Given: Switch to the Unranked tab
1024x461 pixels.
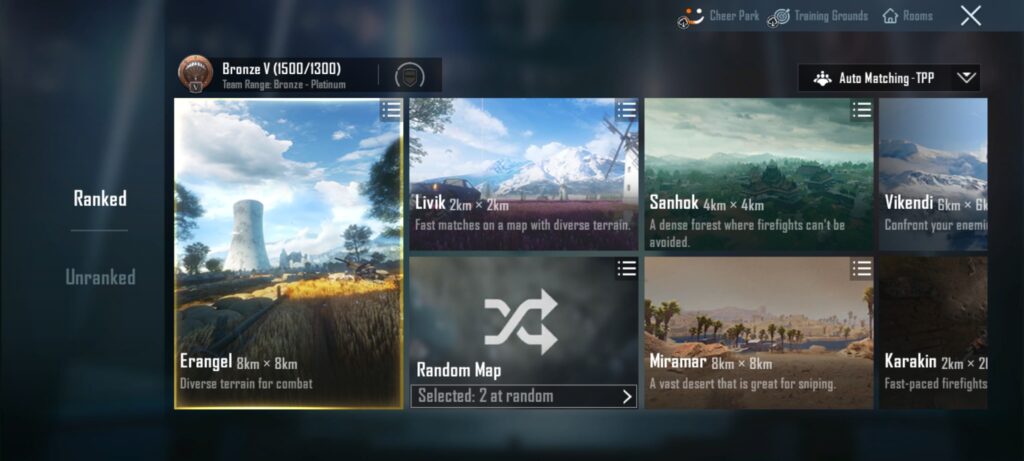Looking at the screenshot, I should [x=100, y=277].
